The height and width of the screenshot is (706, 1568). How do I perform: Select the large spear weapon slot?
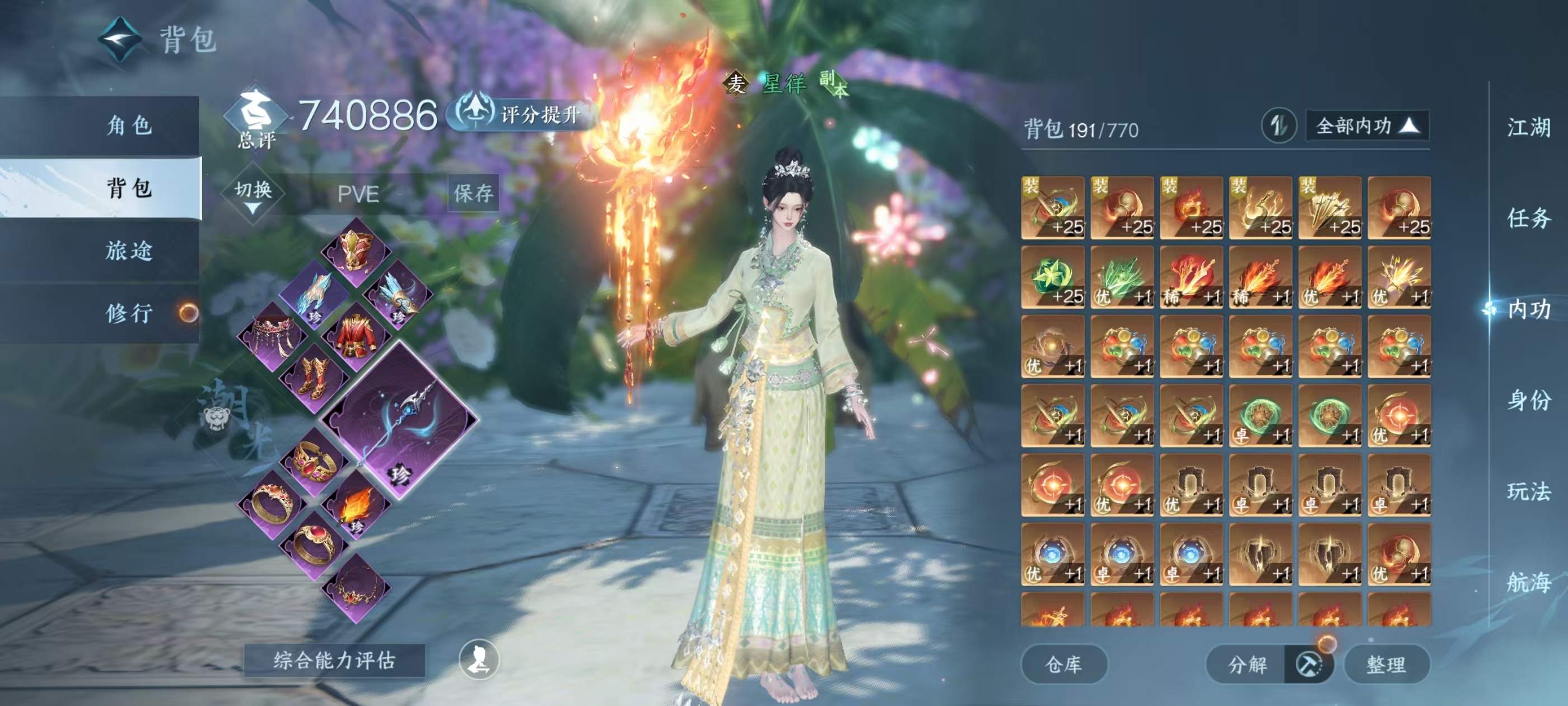pos(400,420)
